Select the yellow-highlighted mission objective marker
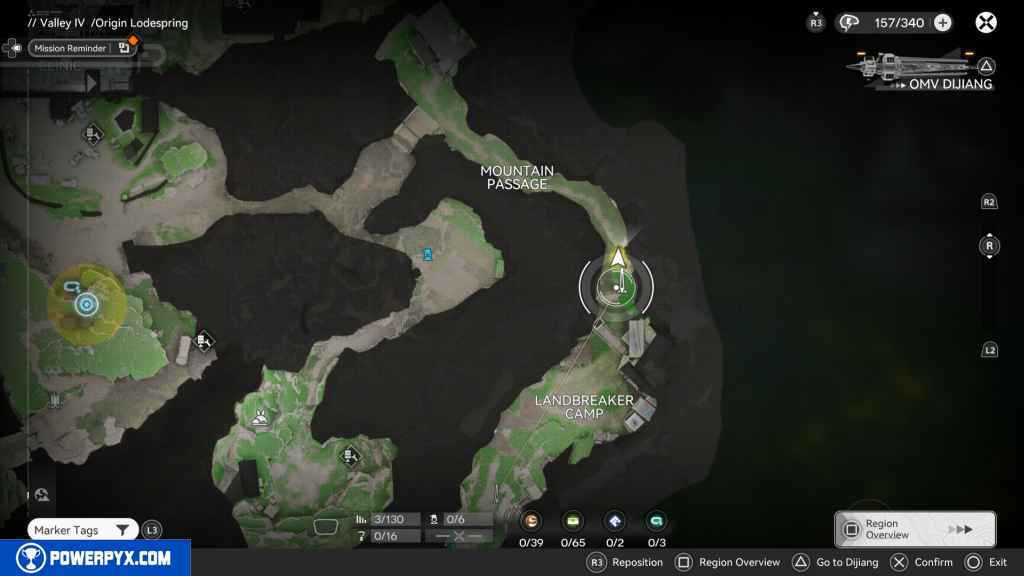The image size is (1024, 576). tap(86, 304)
